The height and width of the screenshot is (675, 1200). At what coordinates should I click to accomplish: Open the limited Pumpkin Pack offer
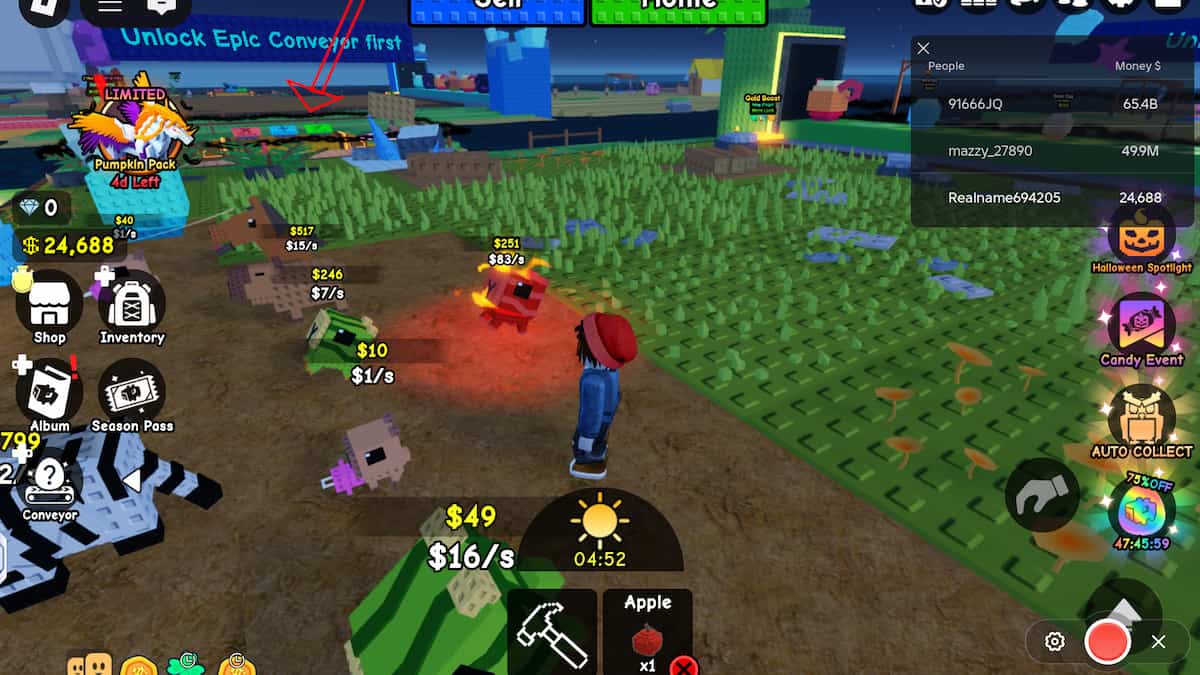pyautogui.click(x=134, y=130)
